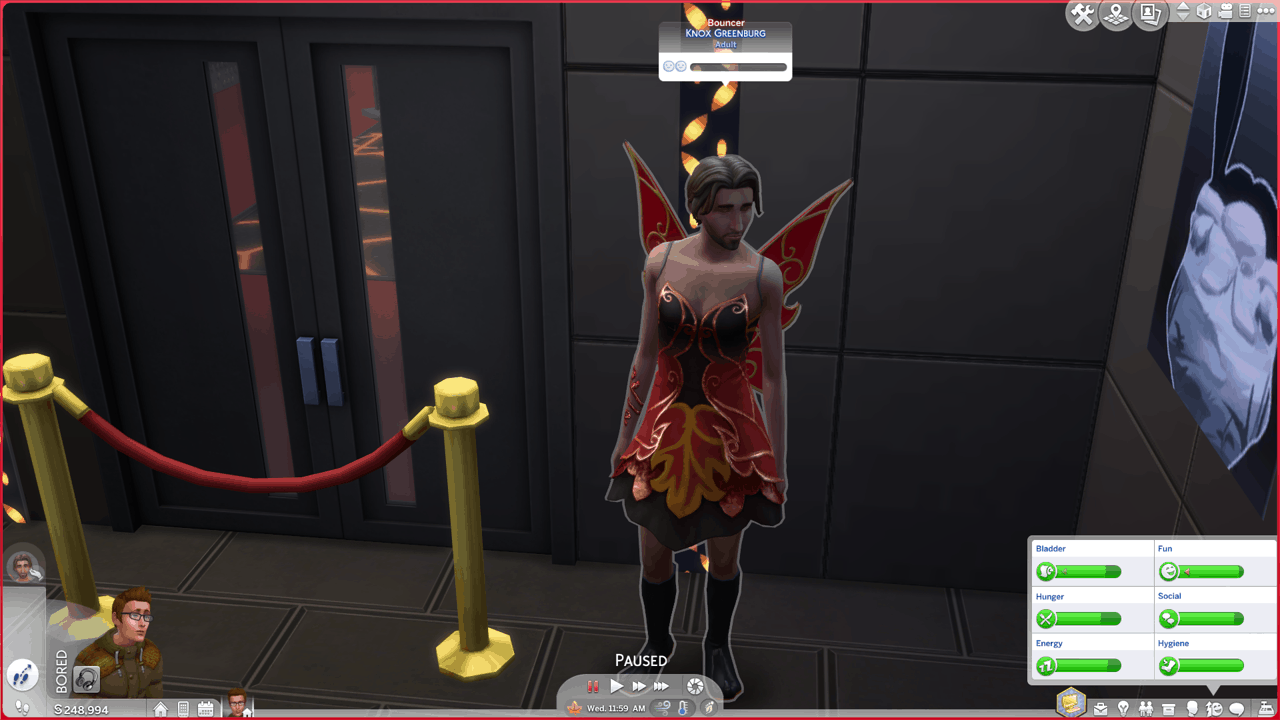The image size is (1280, 720).
Task: Set game speed to triple ultra speed
Action: coord(661,686)
